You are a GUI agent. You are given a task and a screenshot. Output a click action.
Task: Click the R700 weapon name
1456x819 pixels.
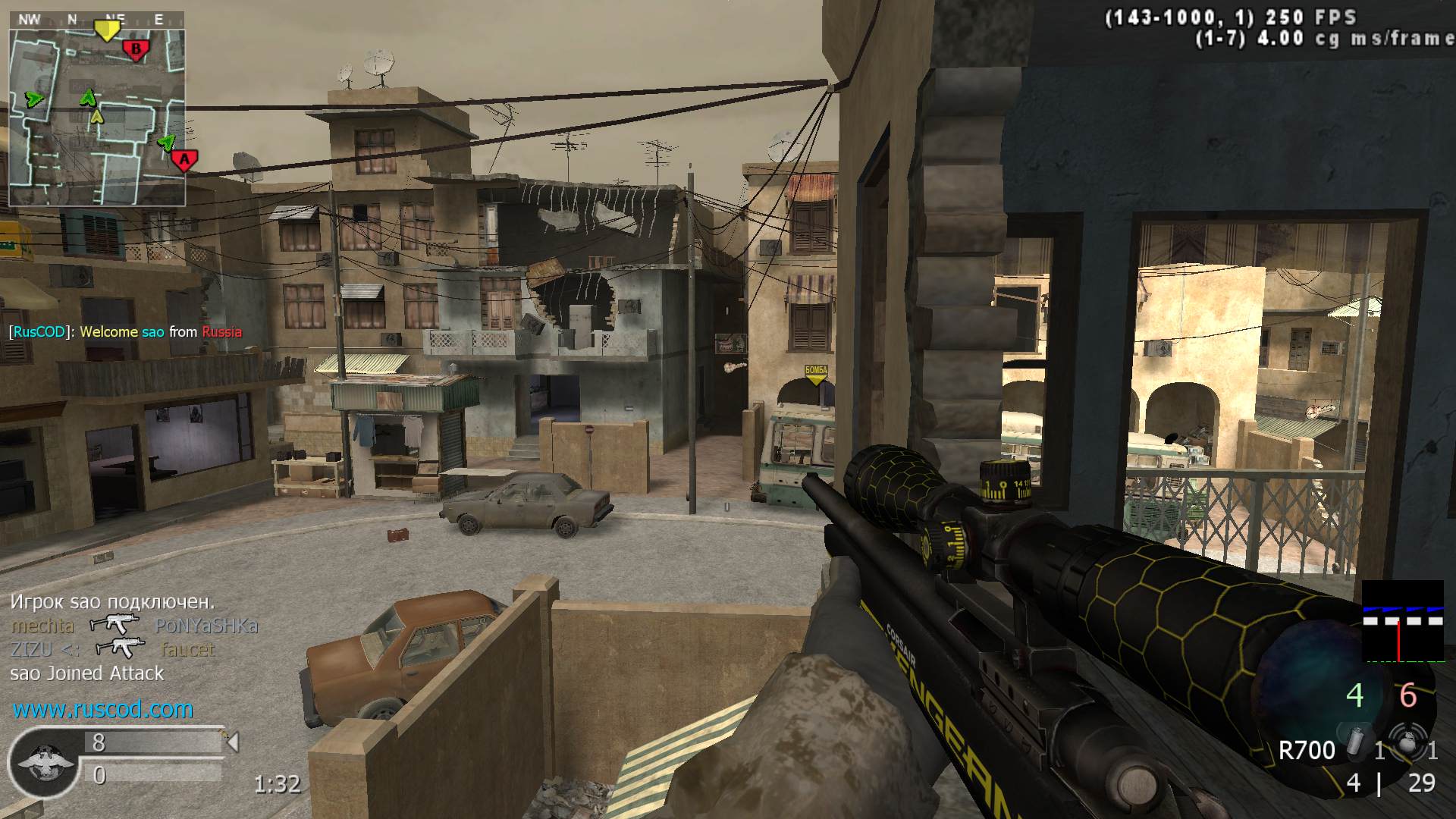tap(1307, 751)
